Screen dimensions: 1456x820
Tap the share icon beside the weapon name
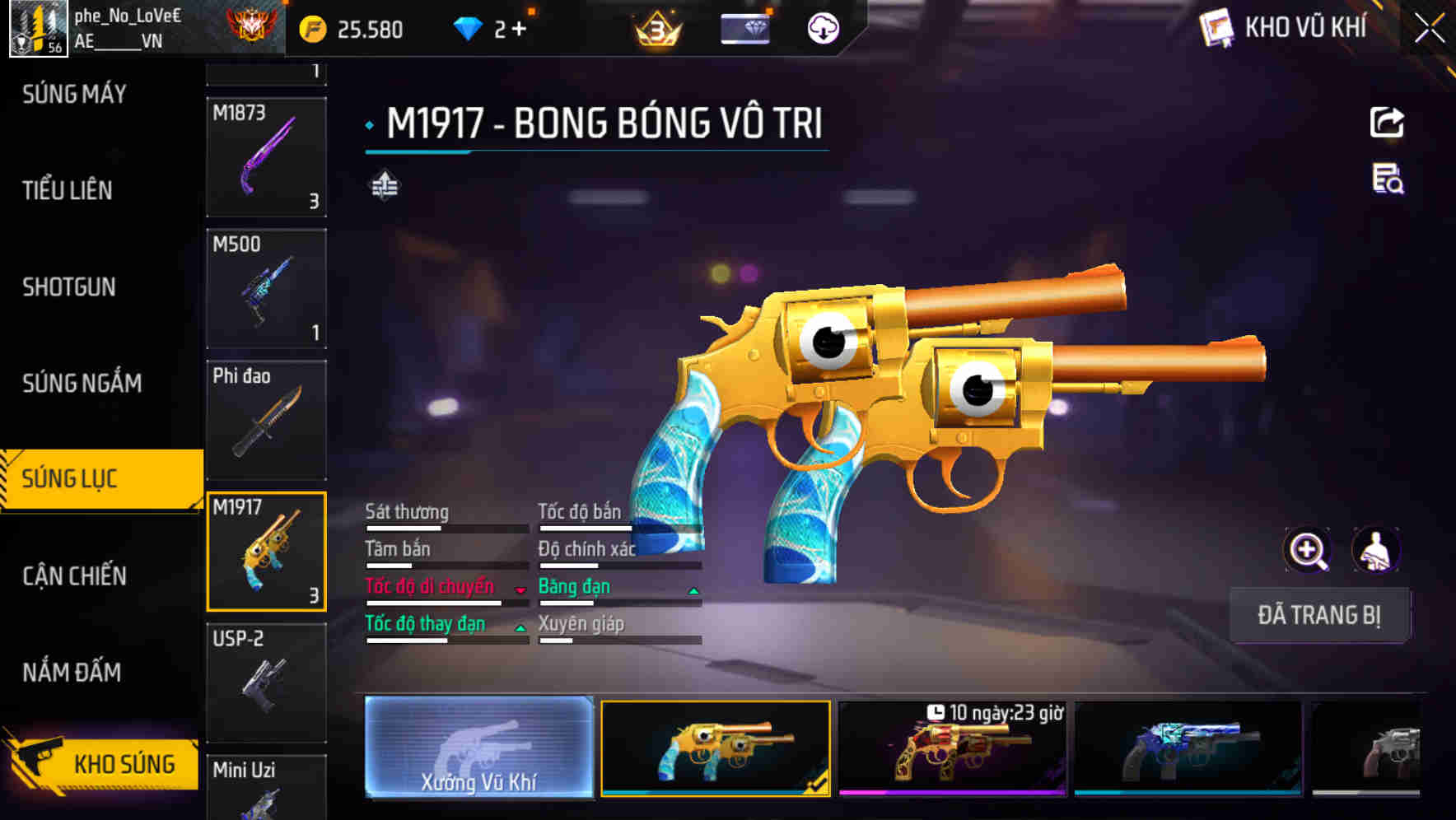1386,122
